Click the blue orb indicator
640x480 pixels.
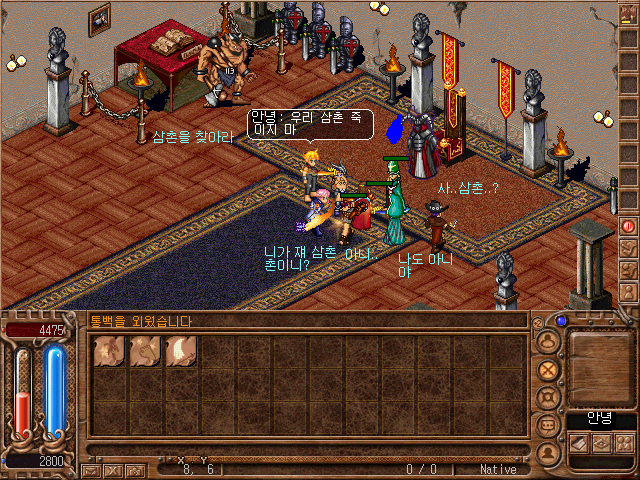[x=562, y=322]
